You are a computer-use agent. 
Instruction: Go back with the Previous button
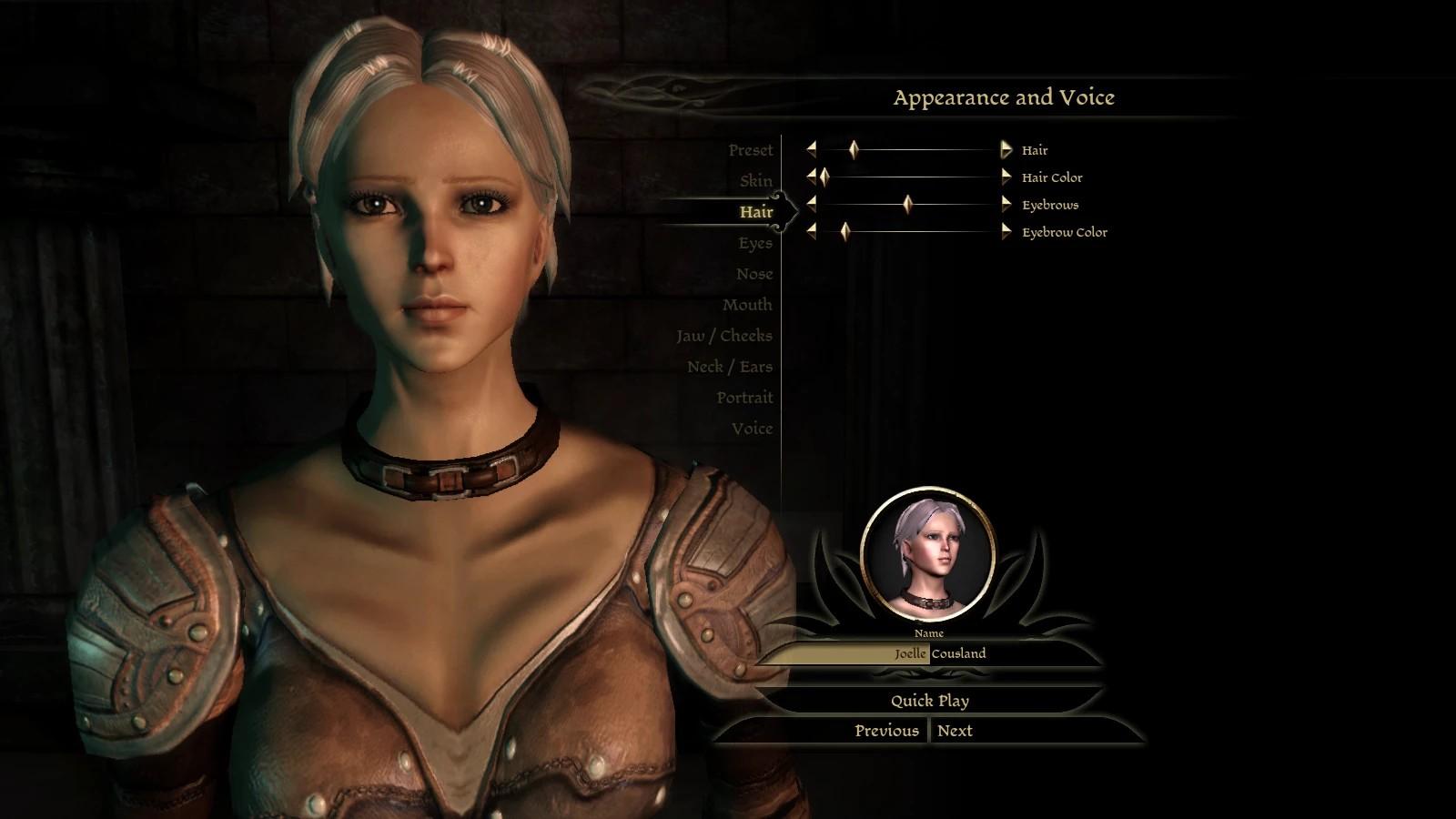[885, 731]
